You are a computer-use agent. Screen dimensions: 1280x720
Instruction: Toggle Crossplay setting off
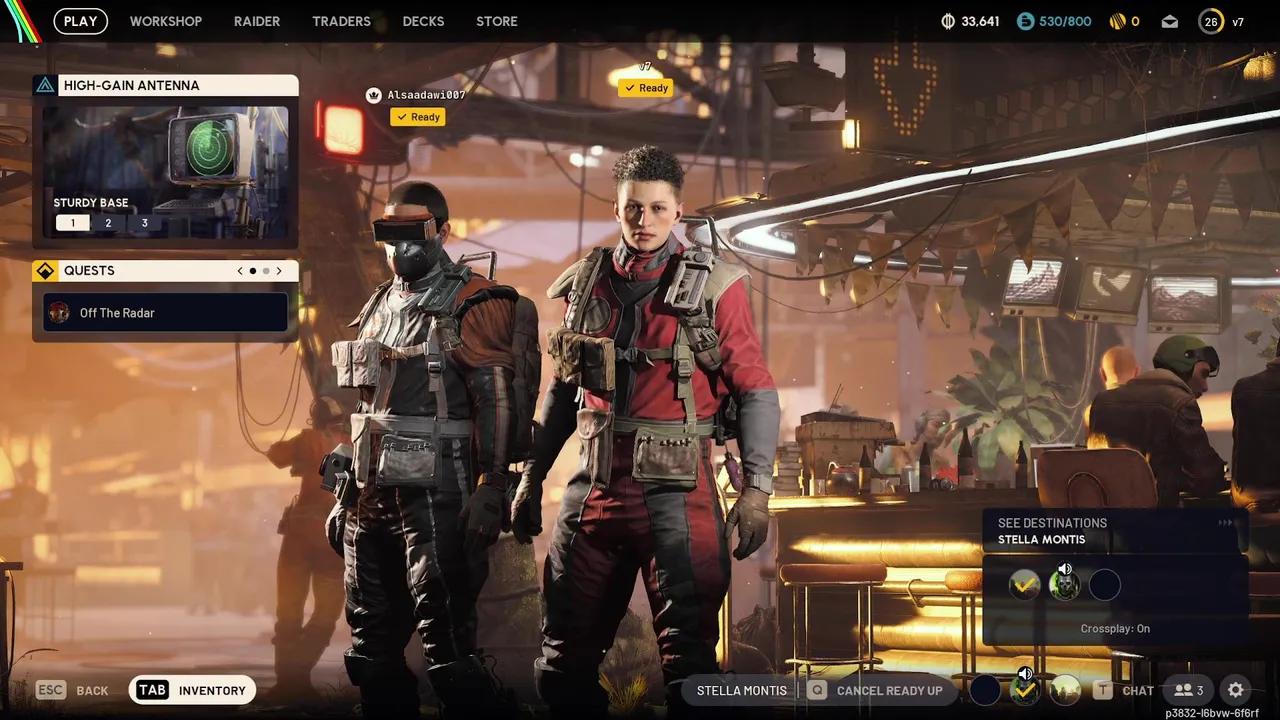(x=1115, y=628)
